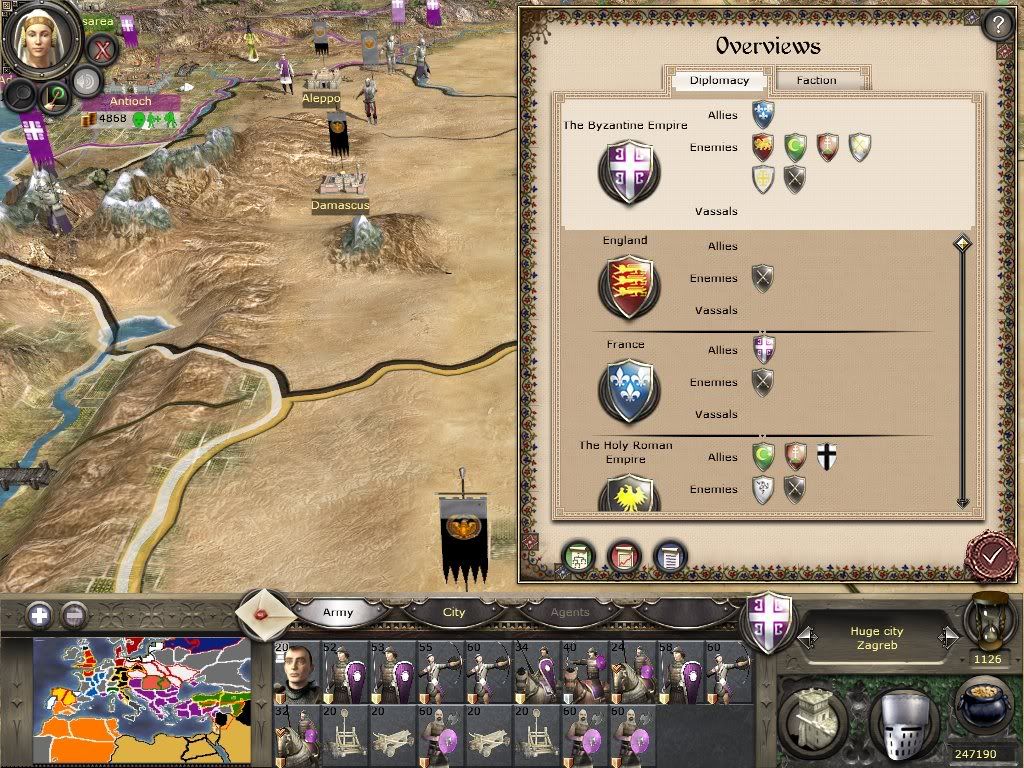Zoom in the minimap with the plus button
This screenshot has height=768, width=1024.
39,614
